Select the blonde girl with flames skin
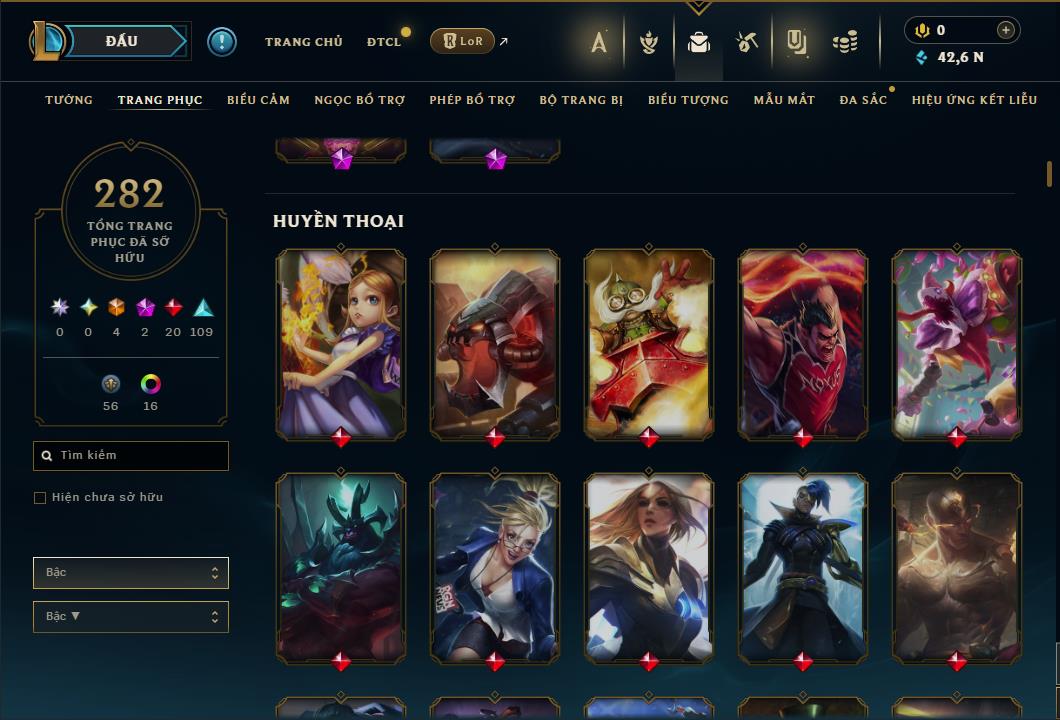This screenshot has width=1060, height=720. 341,343
